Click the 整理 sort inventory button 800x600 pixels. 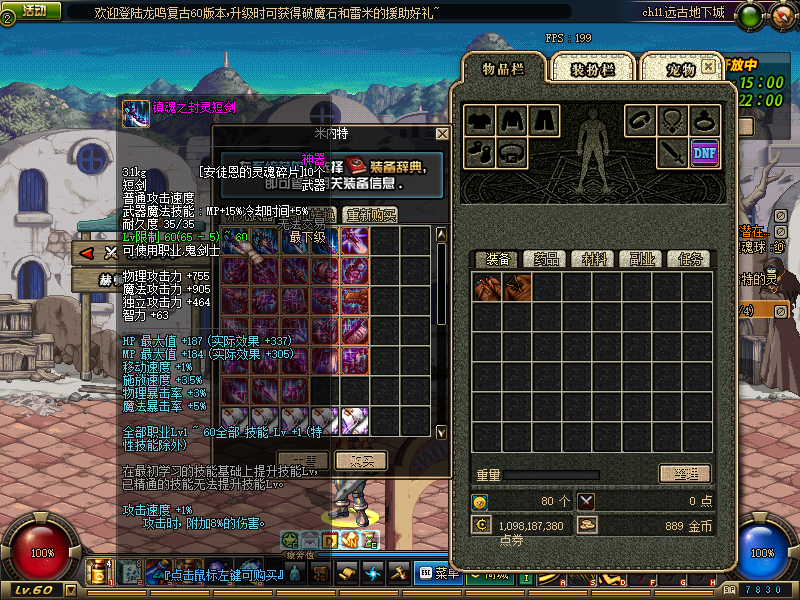(684, 474)
